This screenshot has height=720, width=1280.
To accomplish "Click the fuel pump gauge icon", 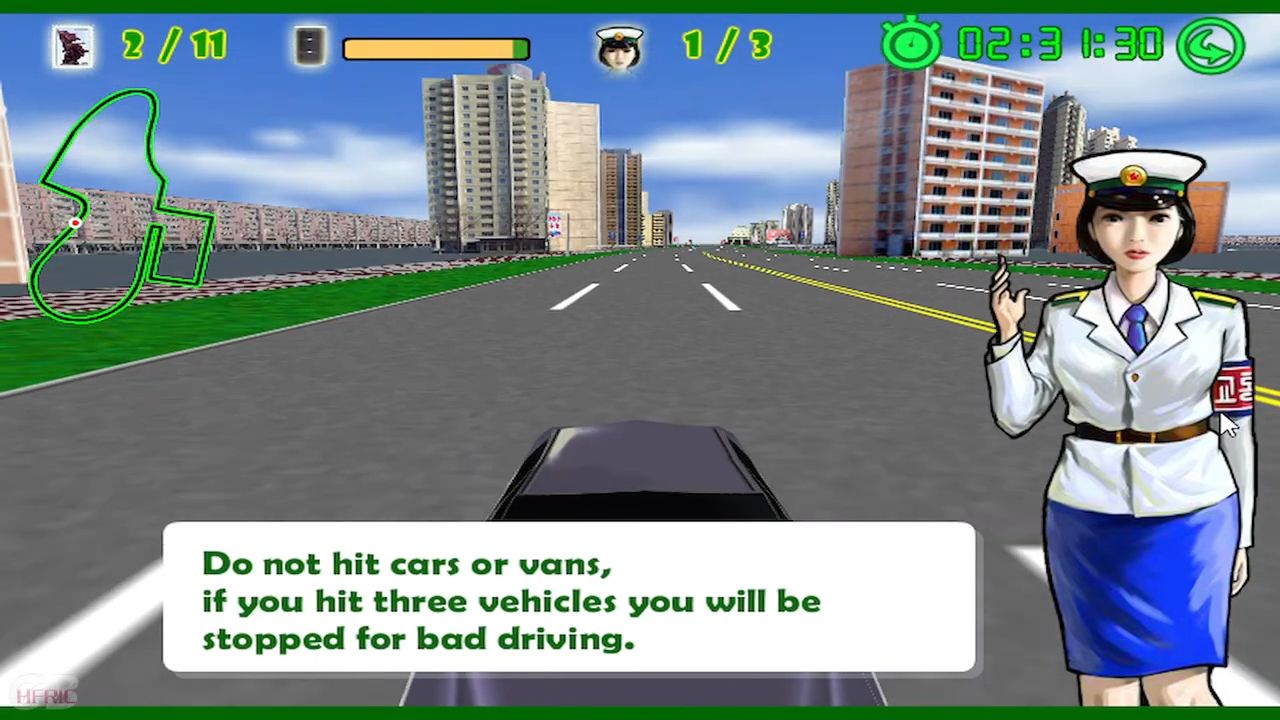I will pyautogui.click(x=311, y=46).
